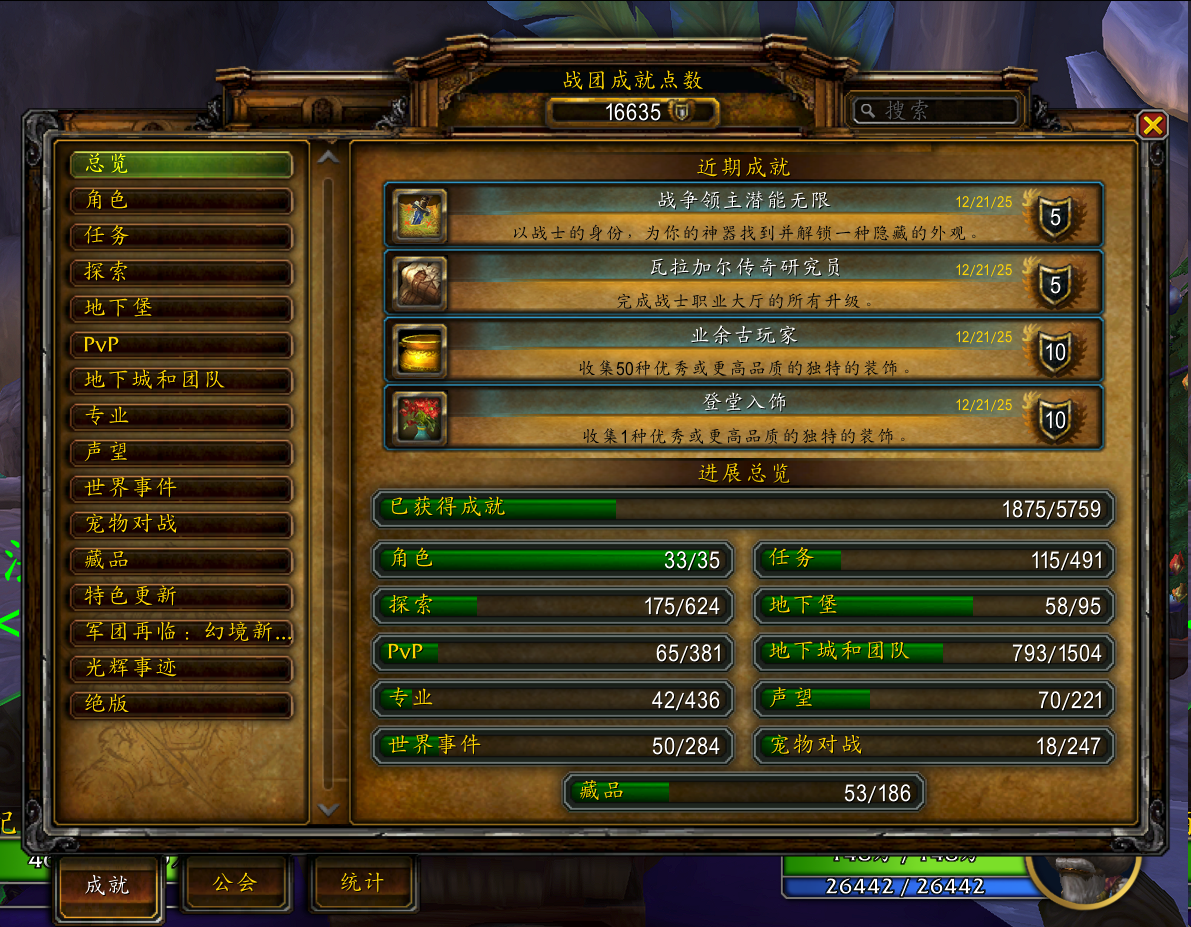The height and width of the screenshot is (927, 1191).
Task: Select the 角色 category in sidebar
Action: 180,200
